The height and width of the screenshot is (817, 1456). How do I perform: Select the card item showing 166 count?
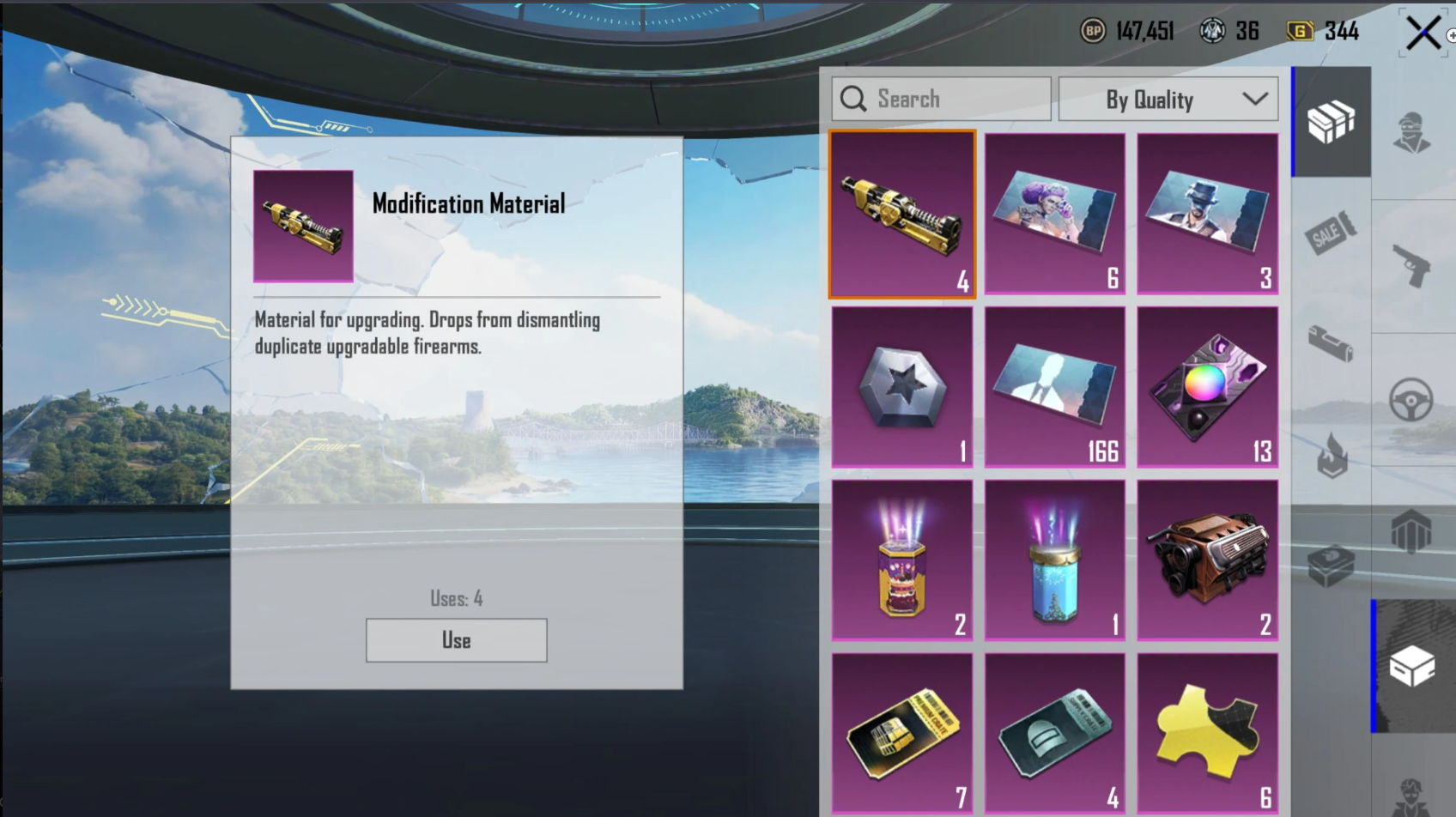1054,386
